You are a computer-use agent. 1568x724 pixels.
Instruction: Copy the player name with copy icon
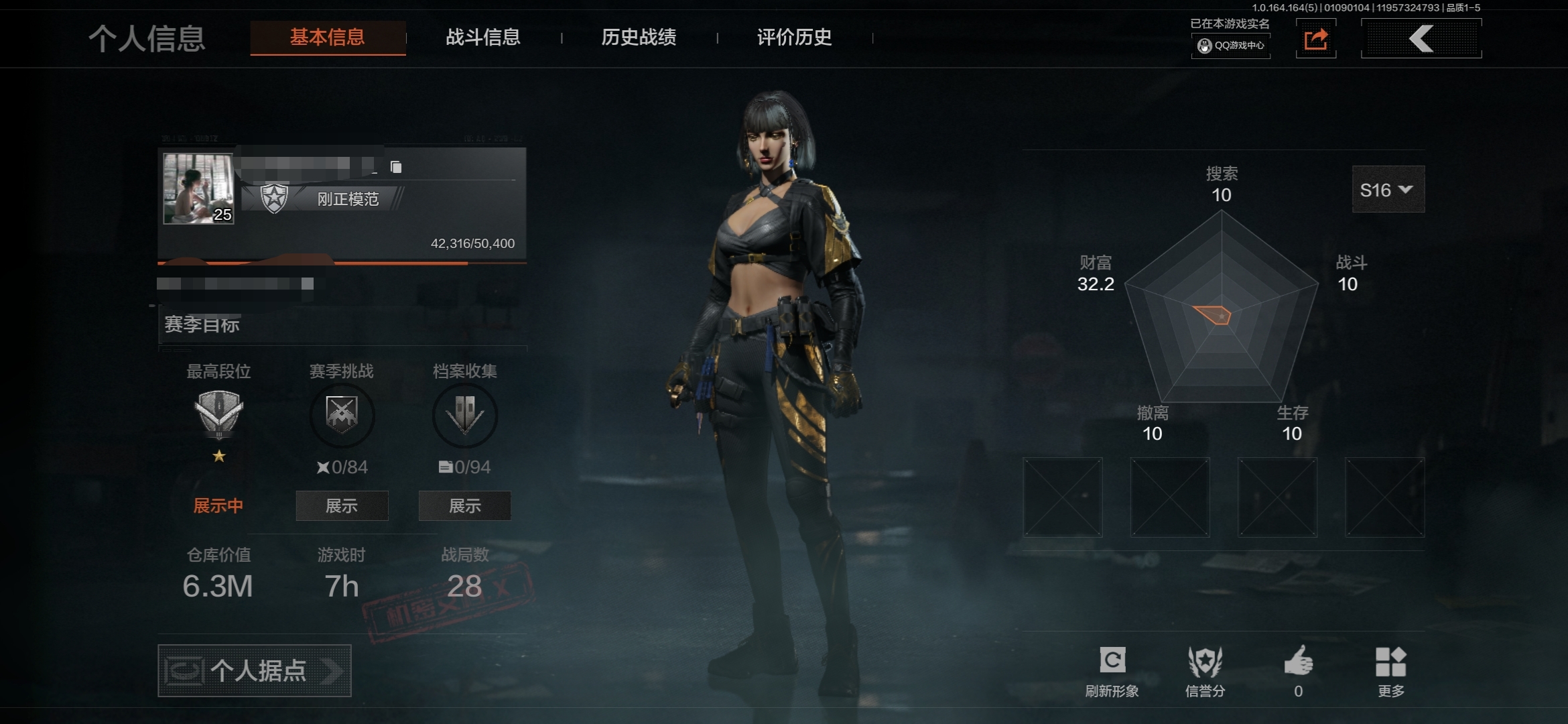pos(396,167)
